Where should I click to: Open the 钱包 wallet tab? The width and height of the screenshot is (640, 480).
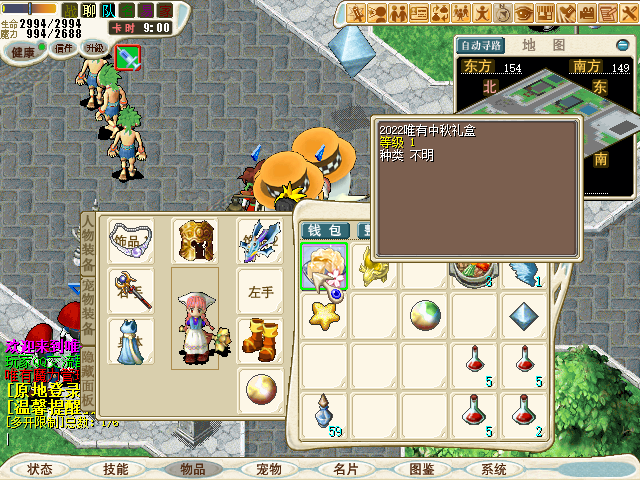point(323,231)
